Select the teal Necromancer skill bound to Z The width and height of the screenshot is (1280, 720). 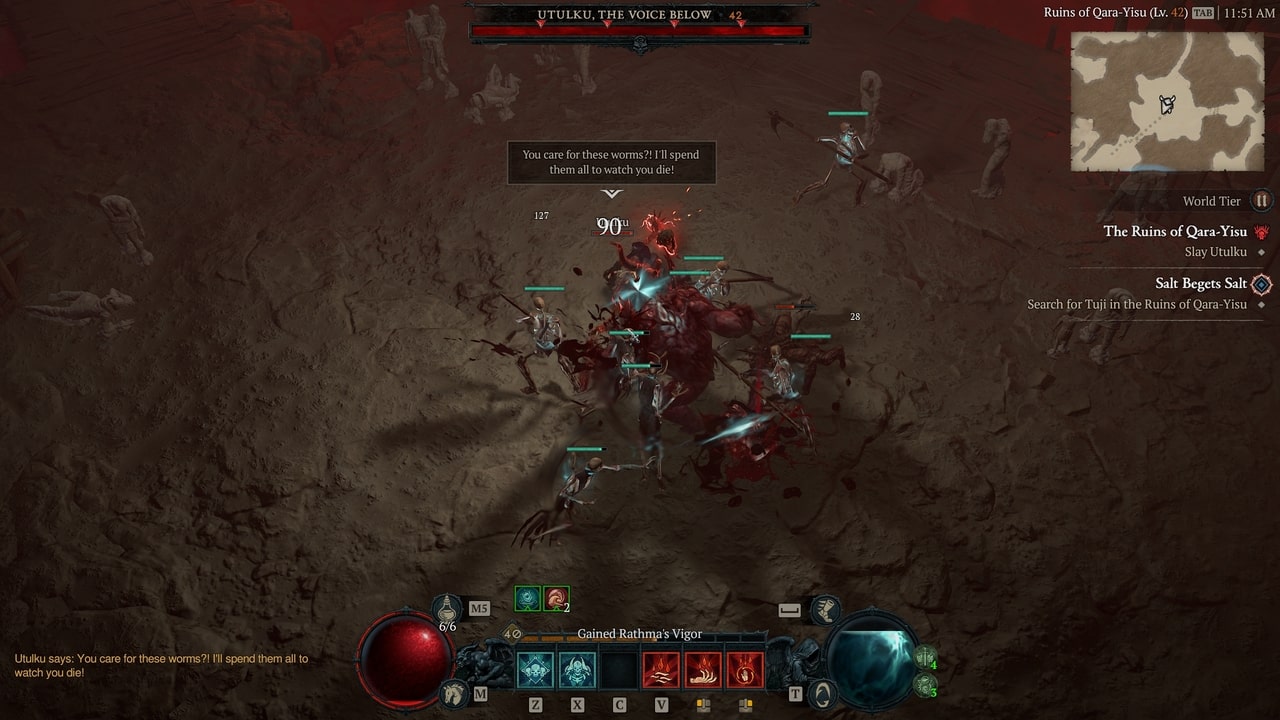pos(535,669)
